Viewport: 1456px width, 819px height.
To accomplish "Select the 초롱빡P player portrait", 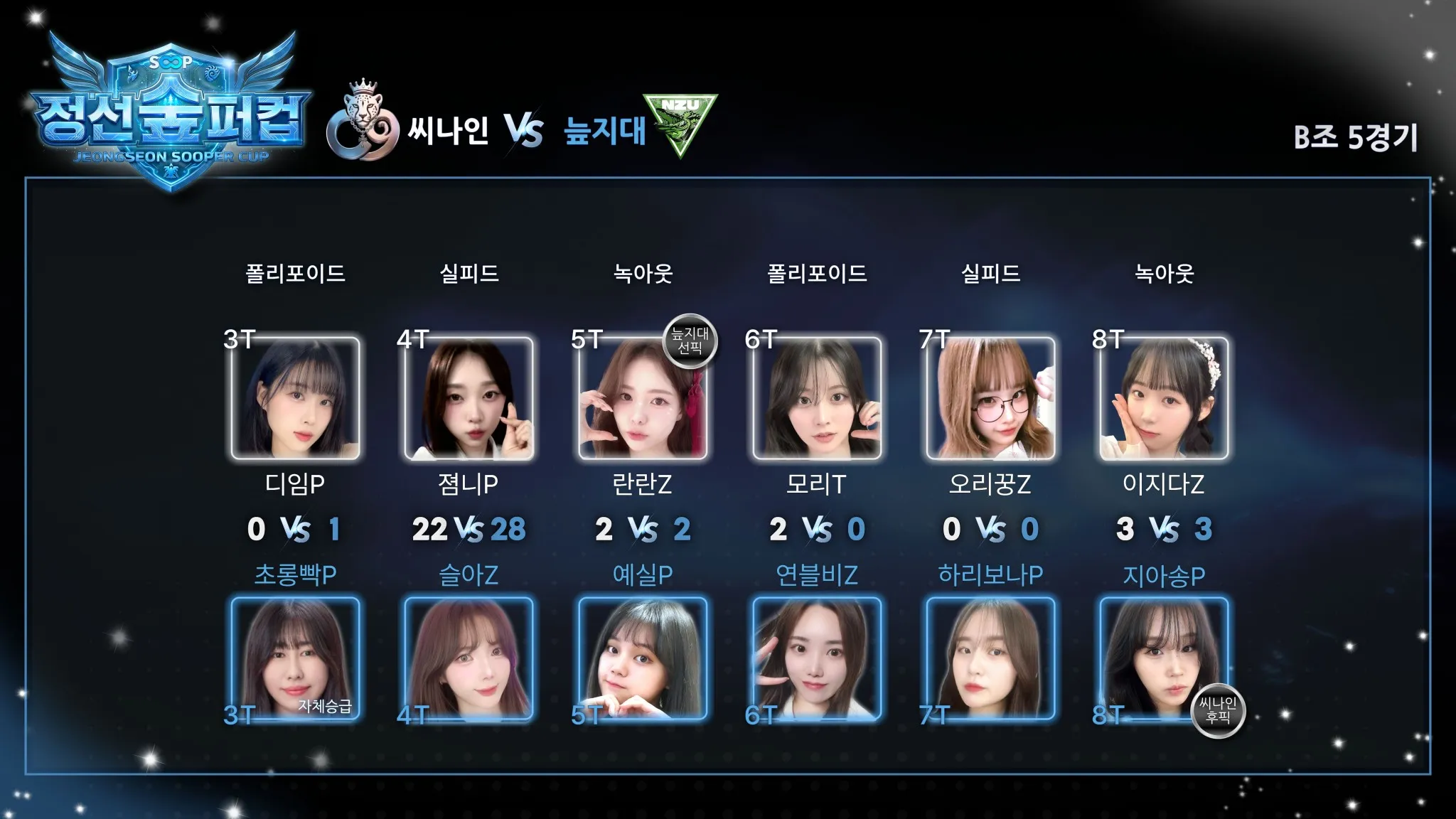I will [295, 658].
